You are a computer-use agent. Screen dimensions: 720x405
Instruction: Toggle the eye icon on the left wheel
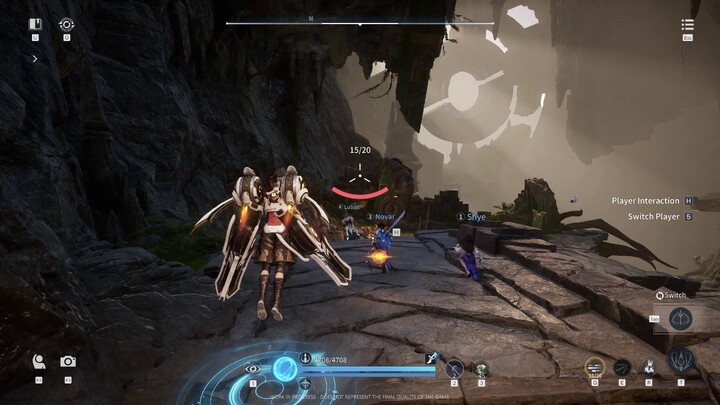click(253, 369)
